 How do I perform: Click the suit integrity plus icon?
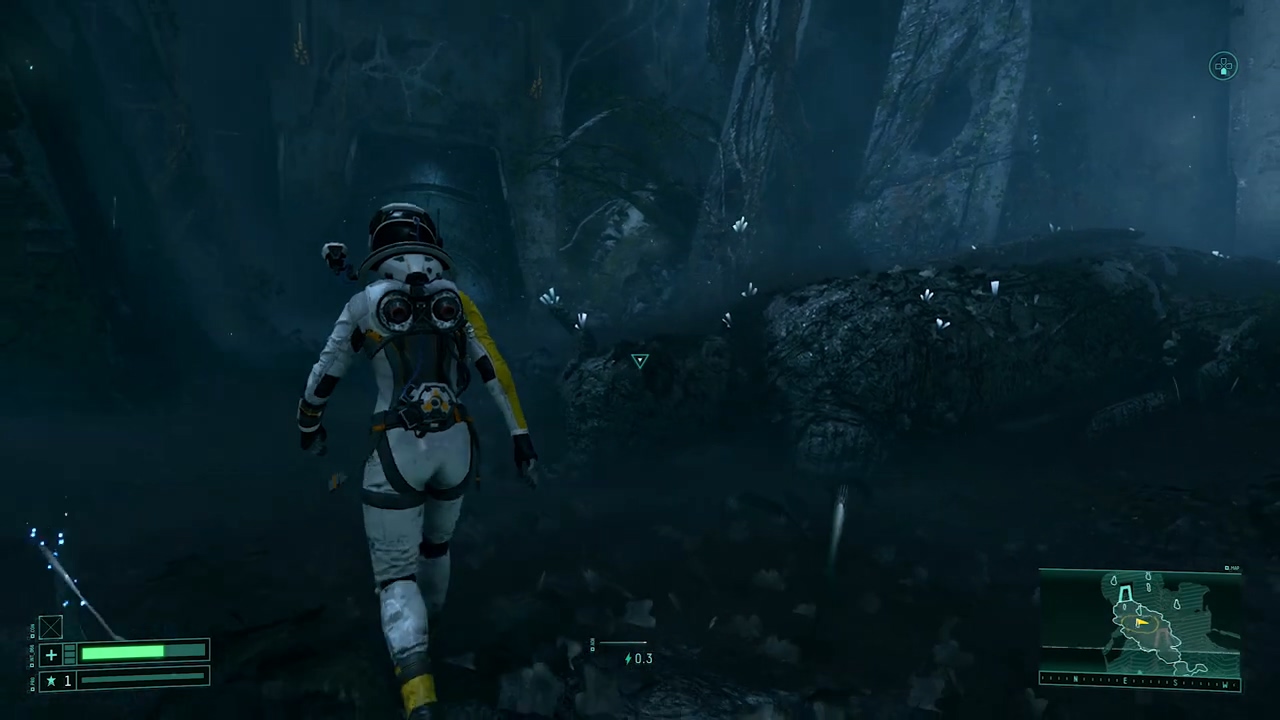point(51,654)
